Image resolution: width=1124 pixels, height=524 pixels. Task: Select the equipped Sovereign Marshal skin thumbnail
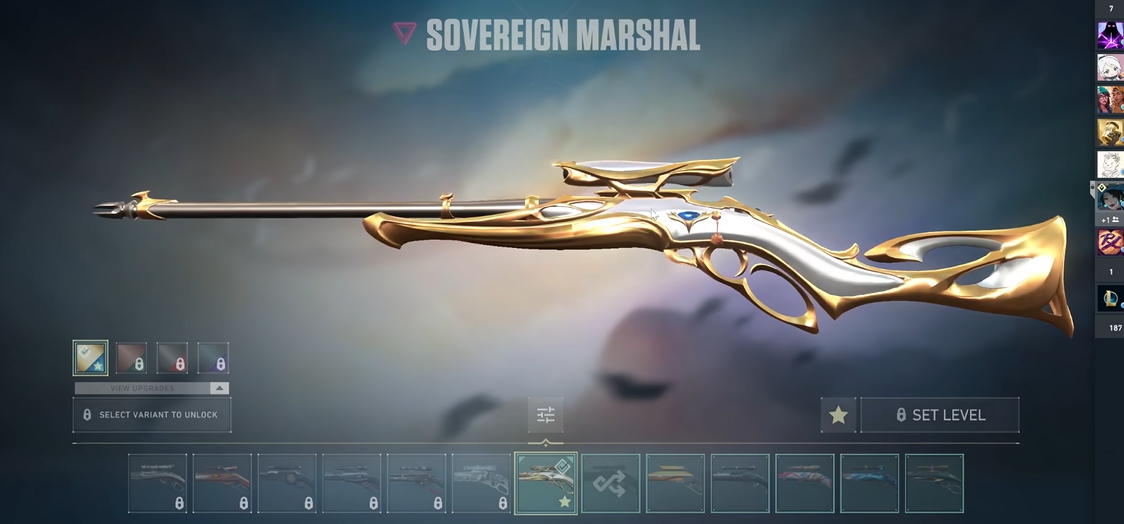click(x=546, y=483)
